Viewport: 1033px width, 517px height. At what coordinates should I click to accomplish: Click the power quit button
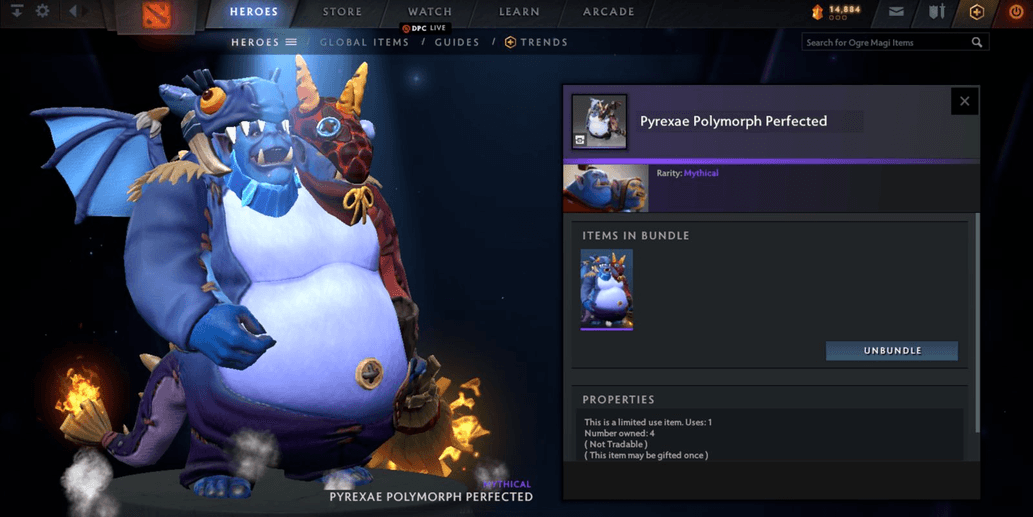(x=1016, y=13)
